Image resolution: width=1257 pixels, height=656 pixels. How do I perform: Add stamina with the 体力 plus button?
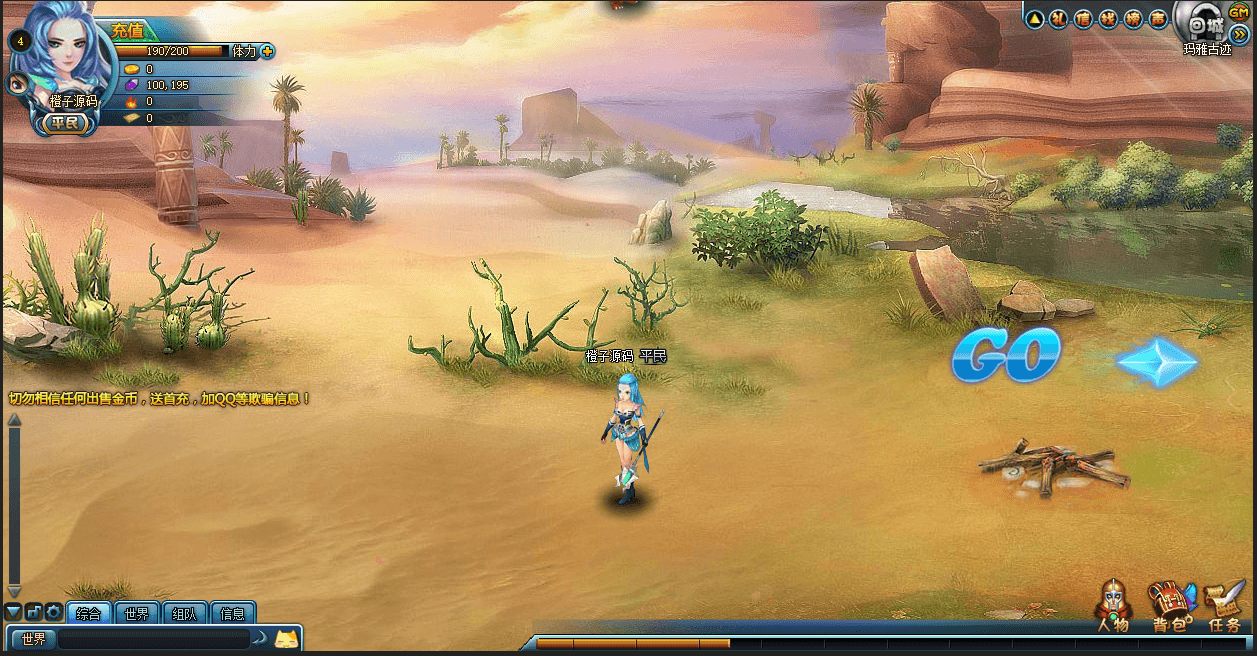coord(267,51)
